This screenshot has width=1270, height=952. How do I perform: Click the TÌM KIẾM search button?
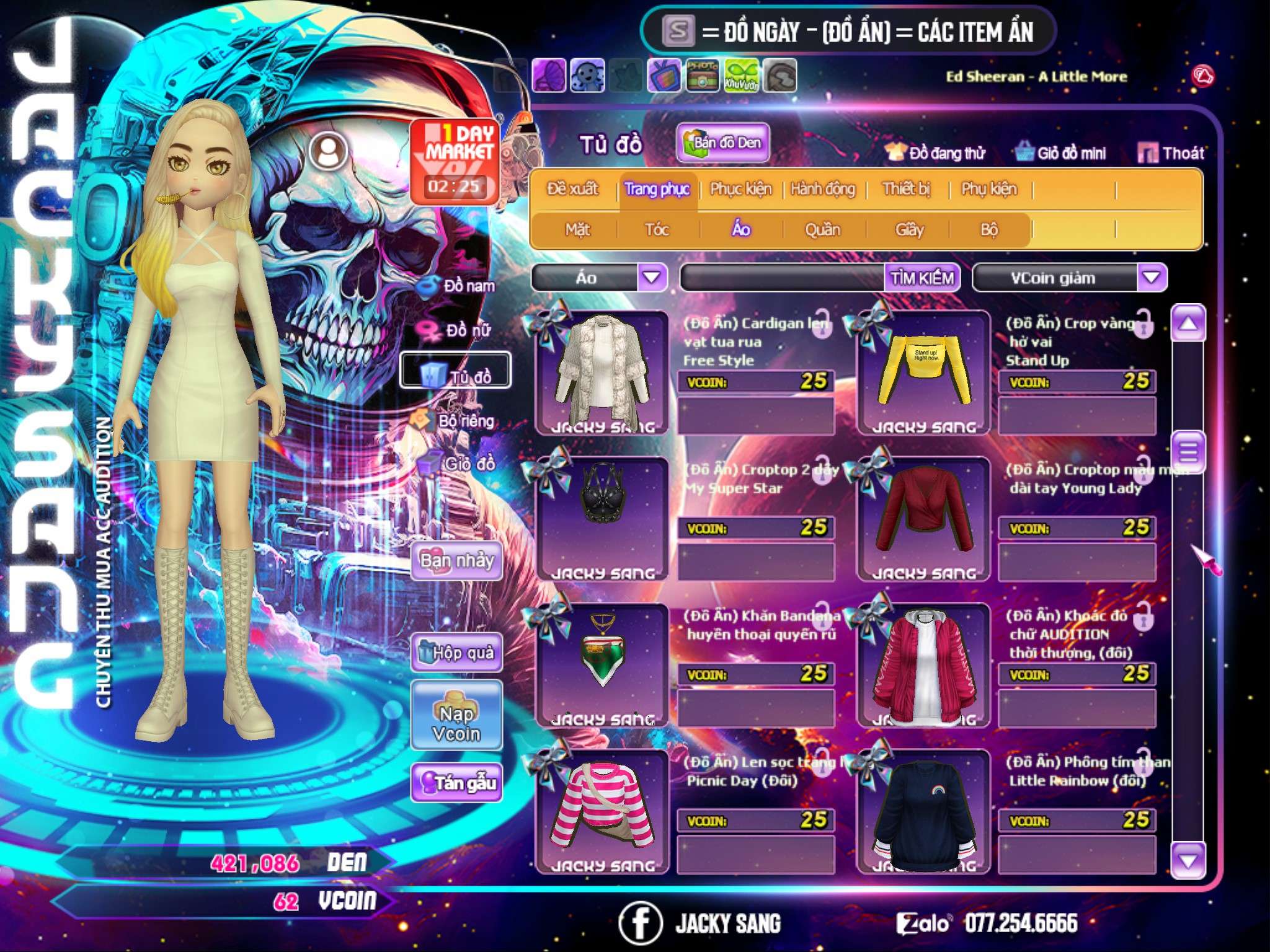(x=922, y=278)
